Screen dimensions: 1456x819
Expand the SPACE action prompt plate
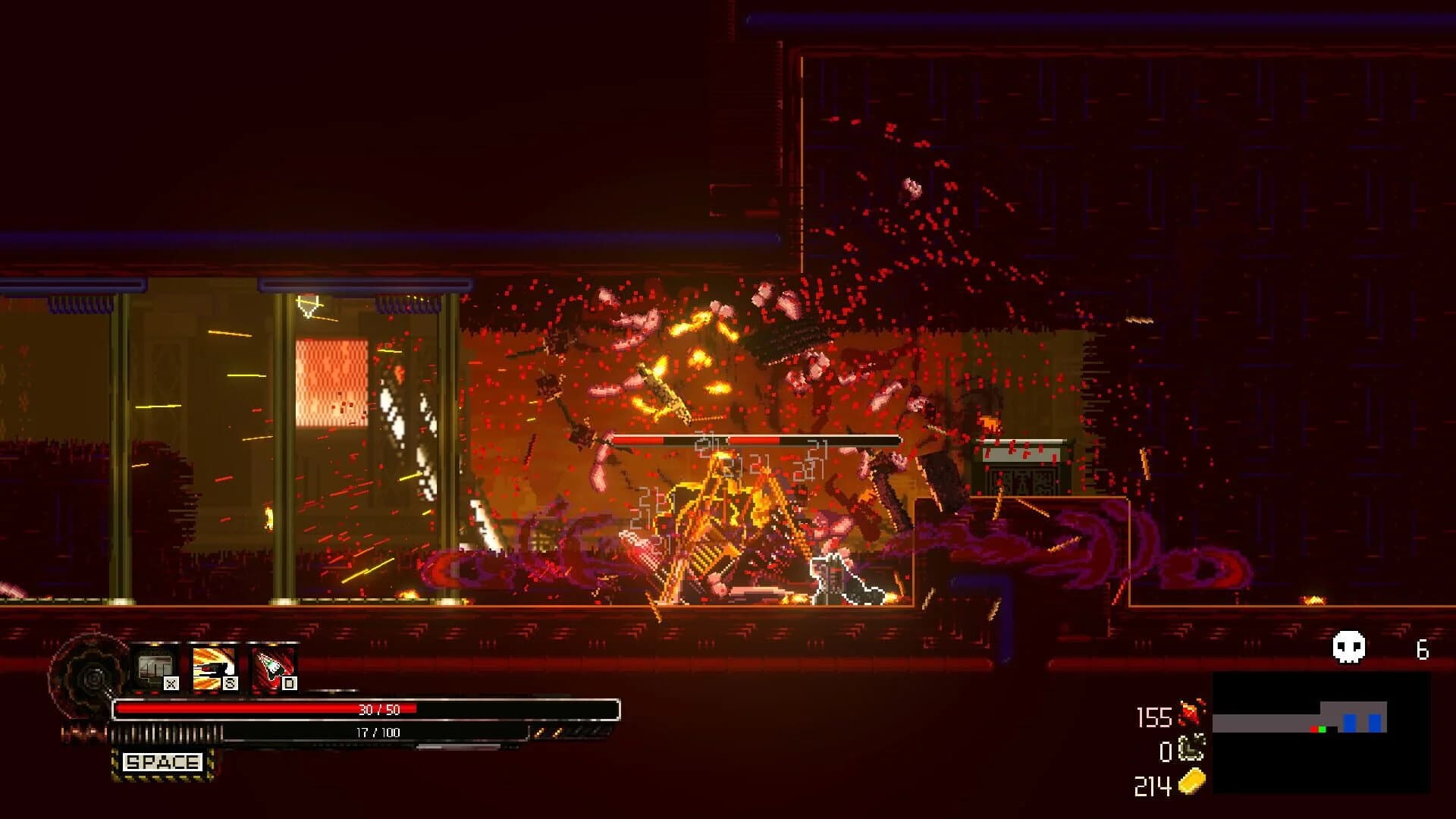[162, 762]
